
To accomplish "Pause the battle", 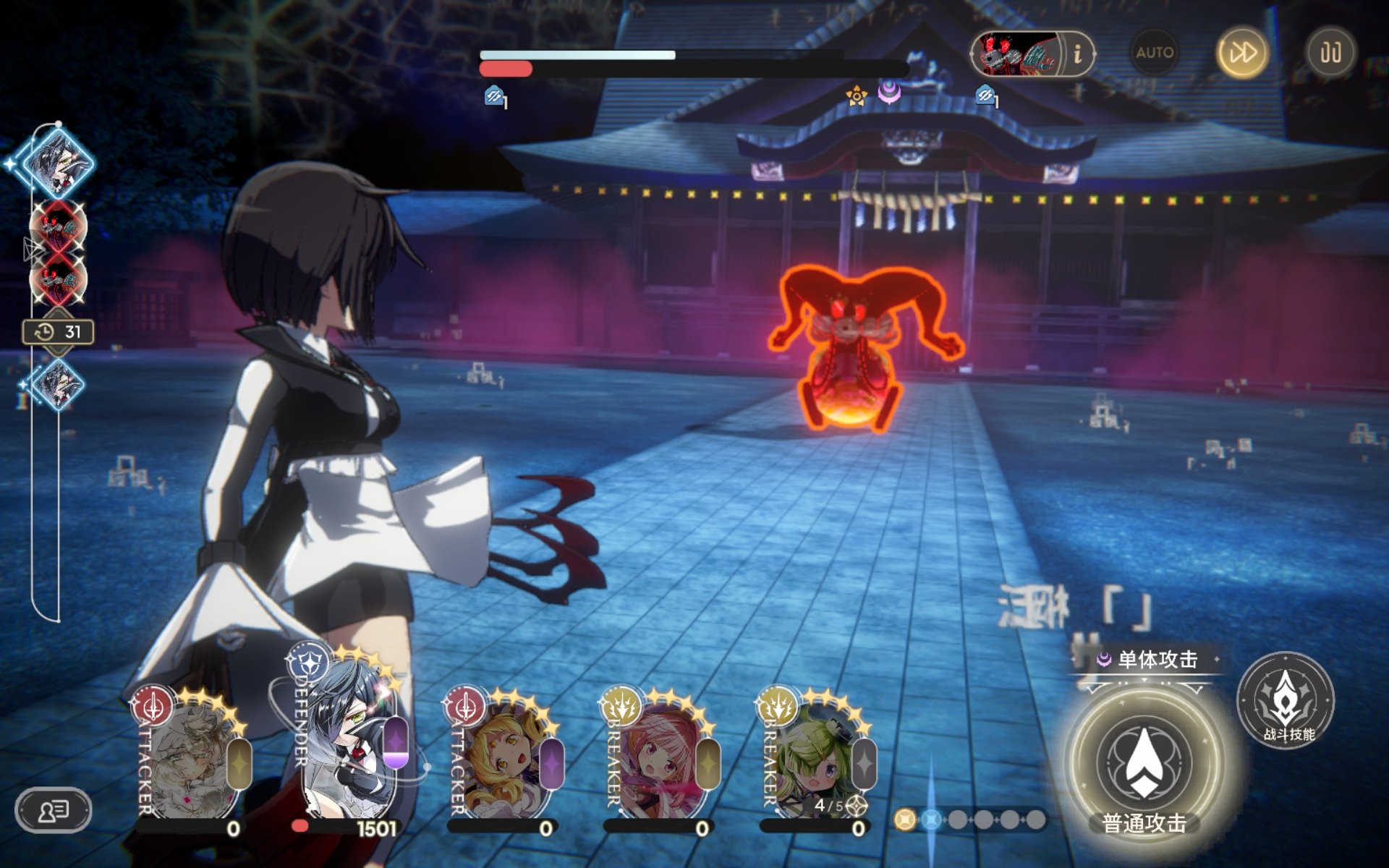I will (x=1330, y=53).
